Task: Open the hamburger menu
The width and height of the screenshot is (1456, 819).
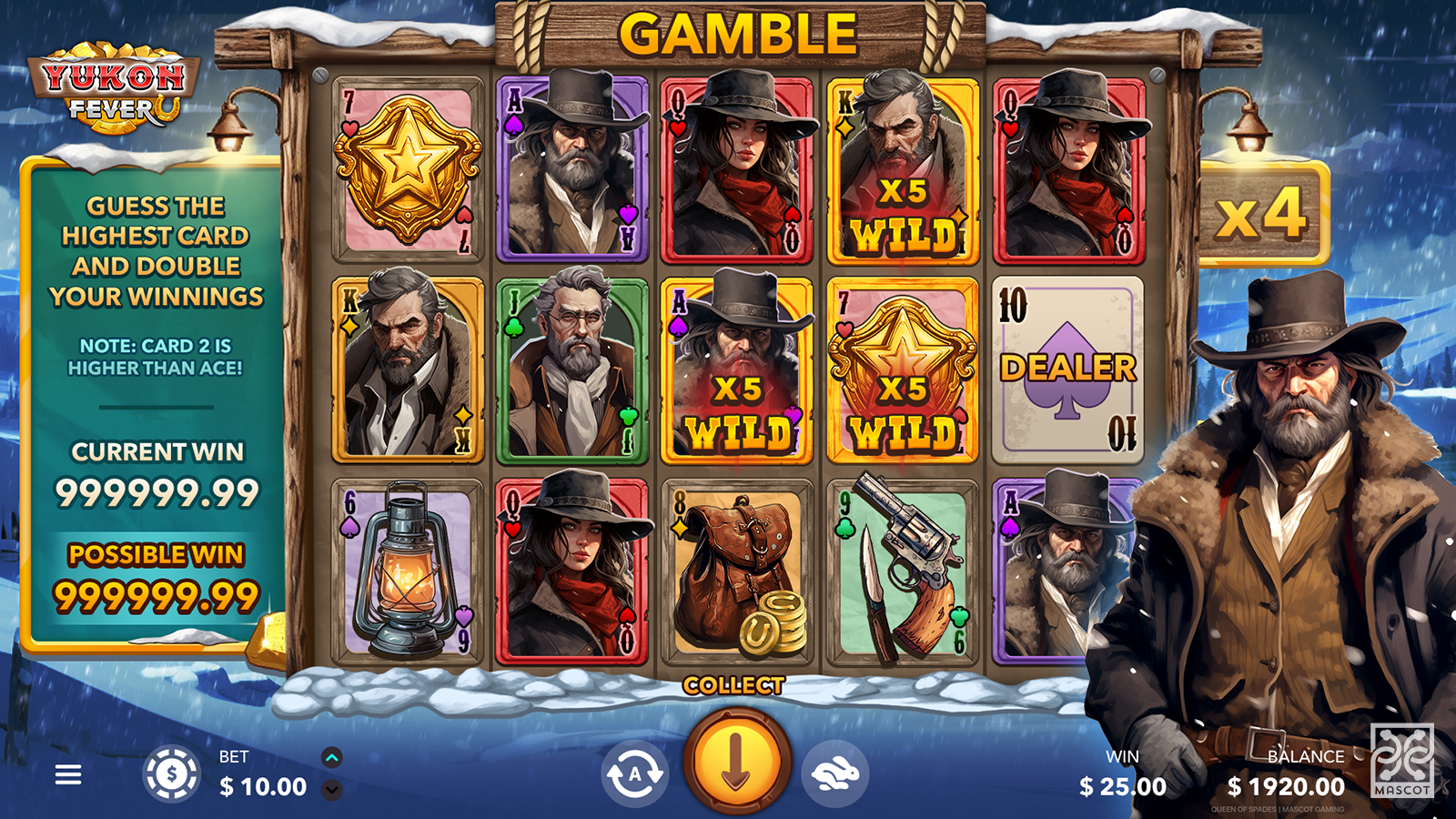Action: [x=68, y=774]
